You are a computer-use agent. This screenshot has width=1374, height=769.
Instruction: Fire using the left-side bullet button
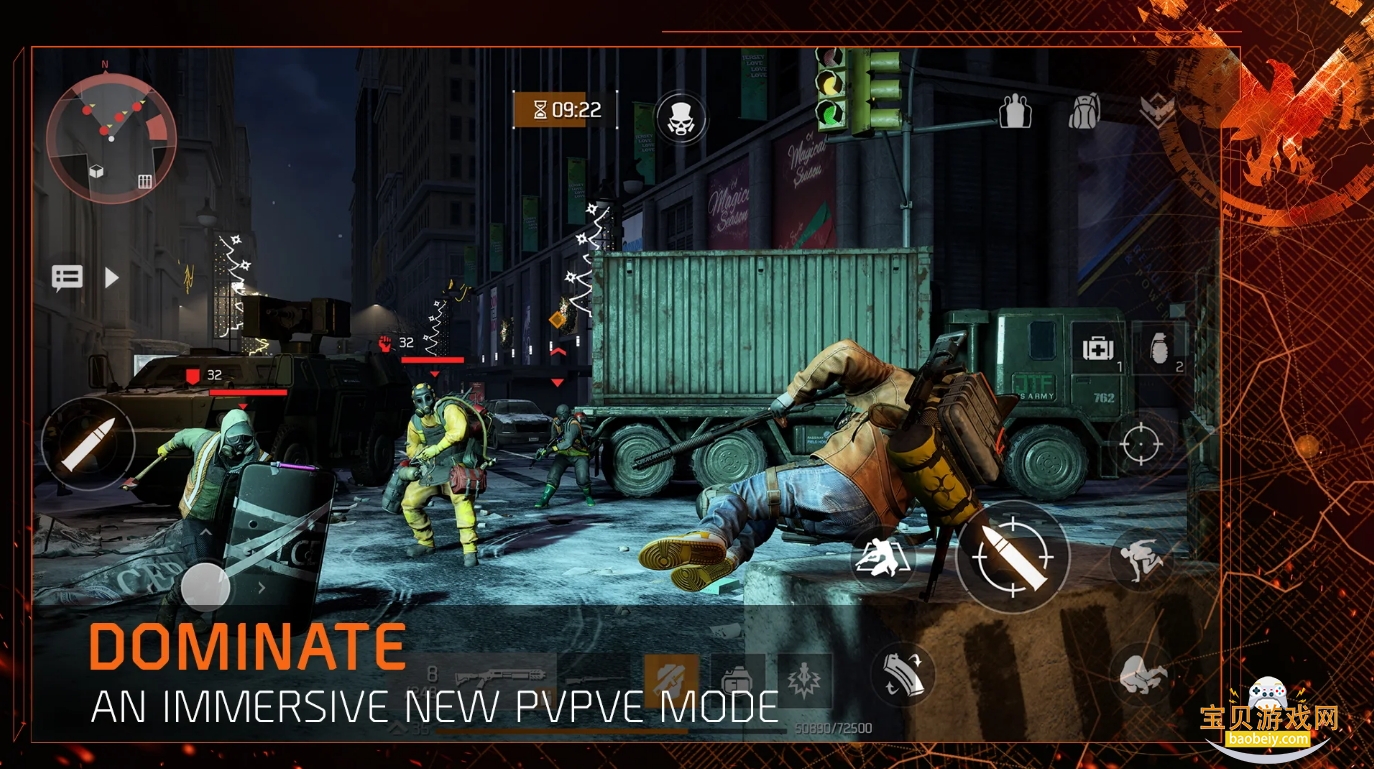pos(88,444)
